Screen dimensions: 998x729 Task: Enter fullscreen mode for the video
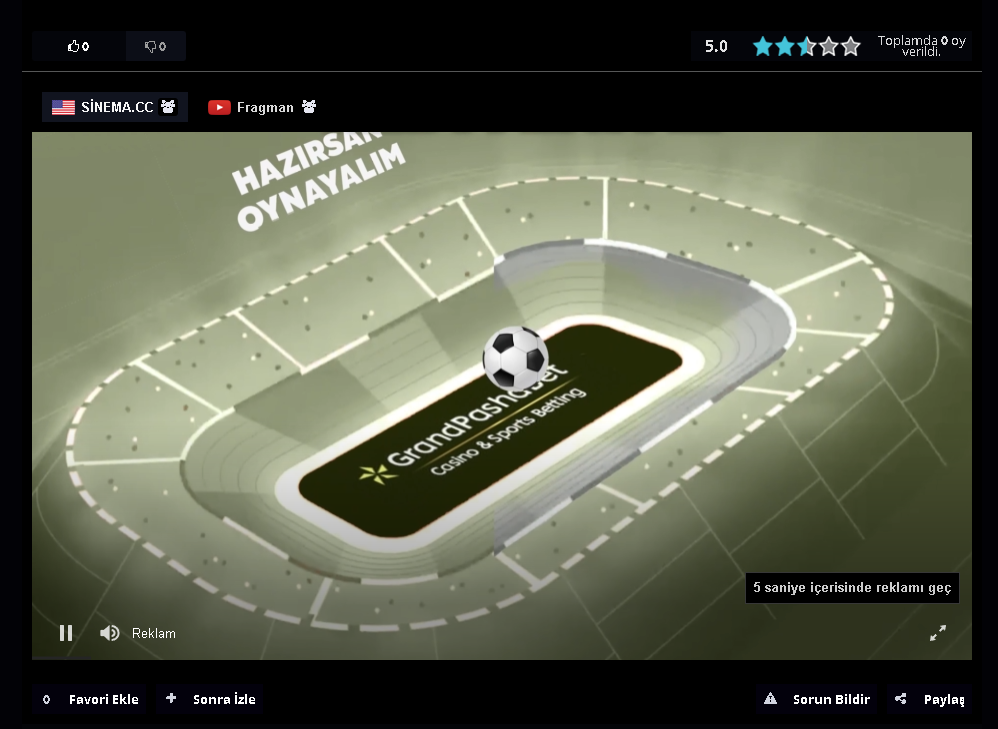[x=938, y=633]
